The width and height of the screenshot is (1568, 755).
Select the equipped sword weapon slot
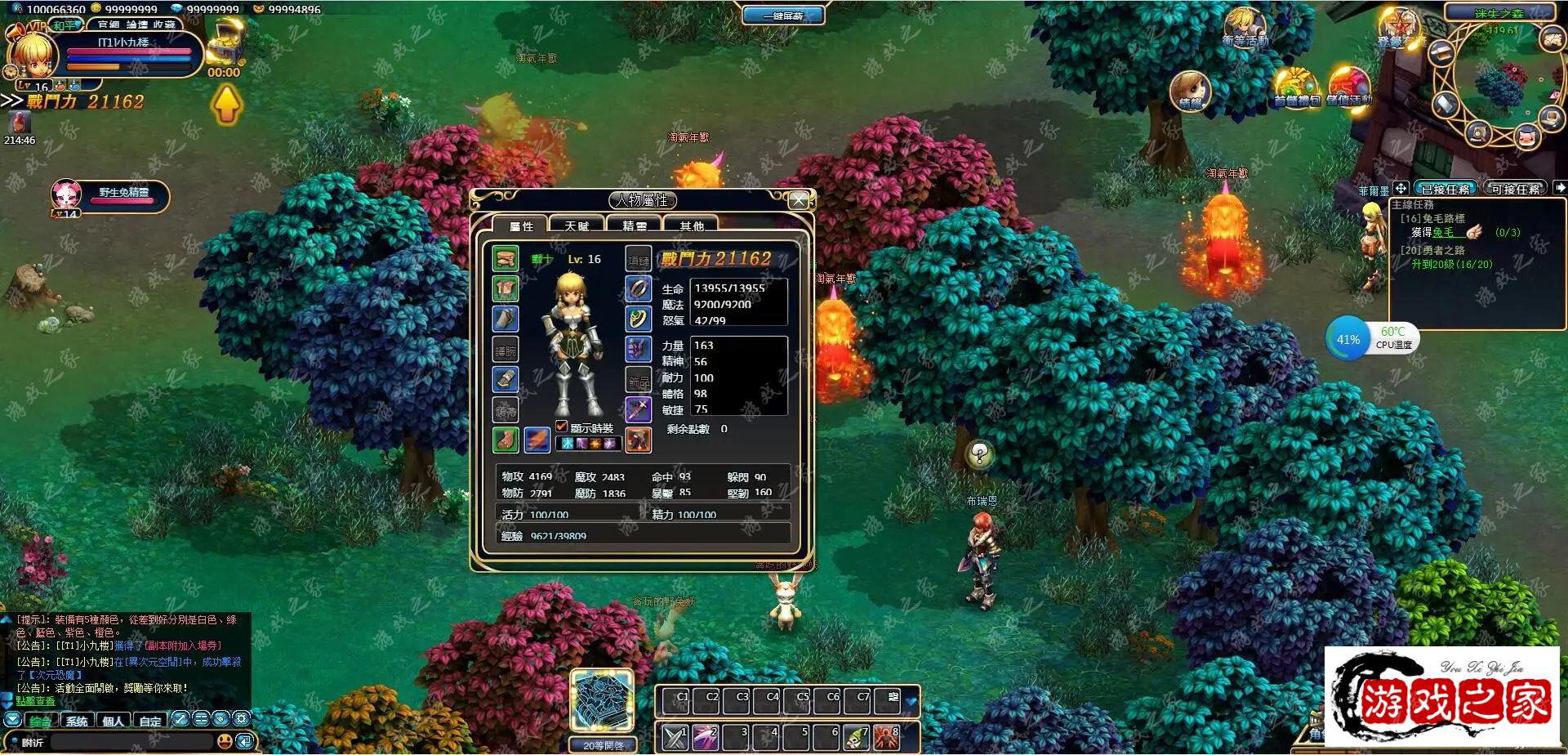(x=638, y=409)
